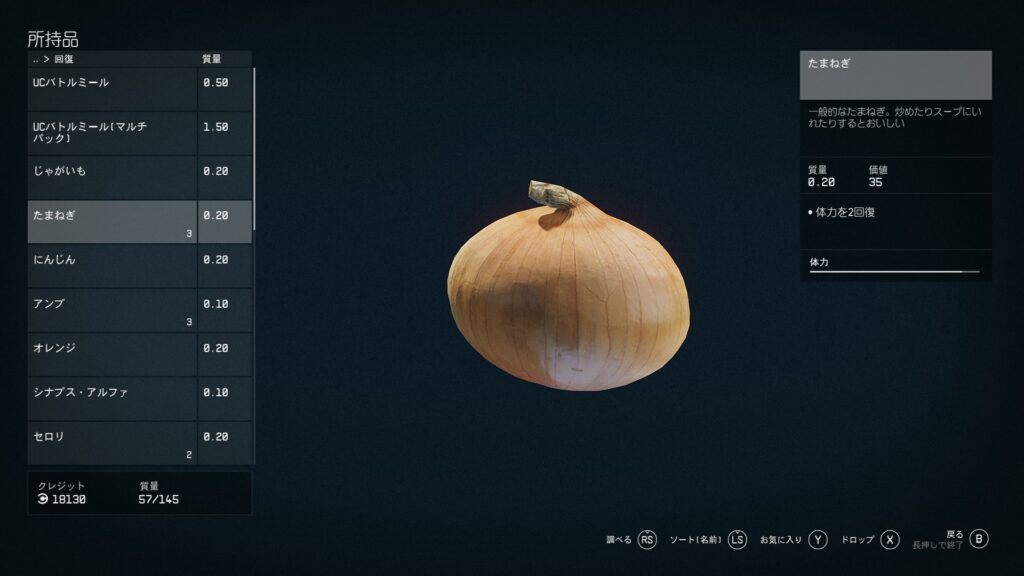The image size is (1024, 576).
Task: Select the アンプ inventory row
Action: 112,309
